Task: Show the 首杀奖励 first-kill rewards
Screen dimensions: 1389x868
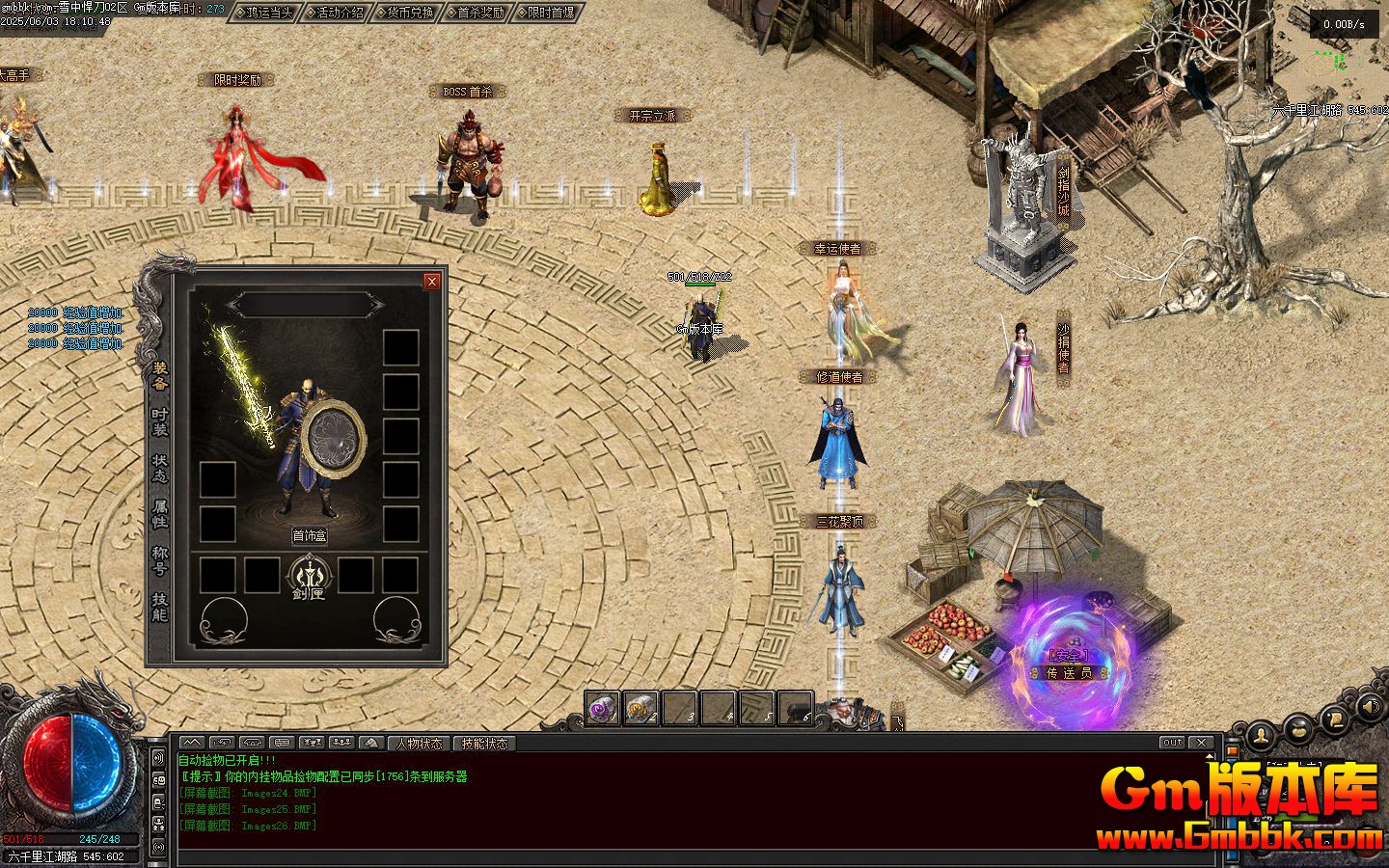Action: click(x=476, y=13)
